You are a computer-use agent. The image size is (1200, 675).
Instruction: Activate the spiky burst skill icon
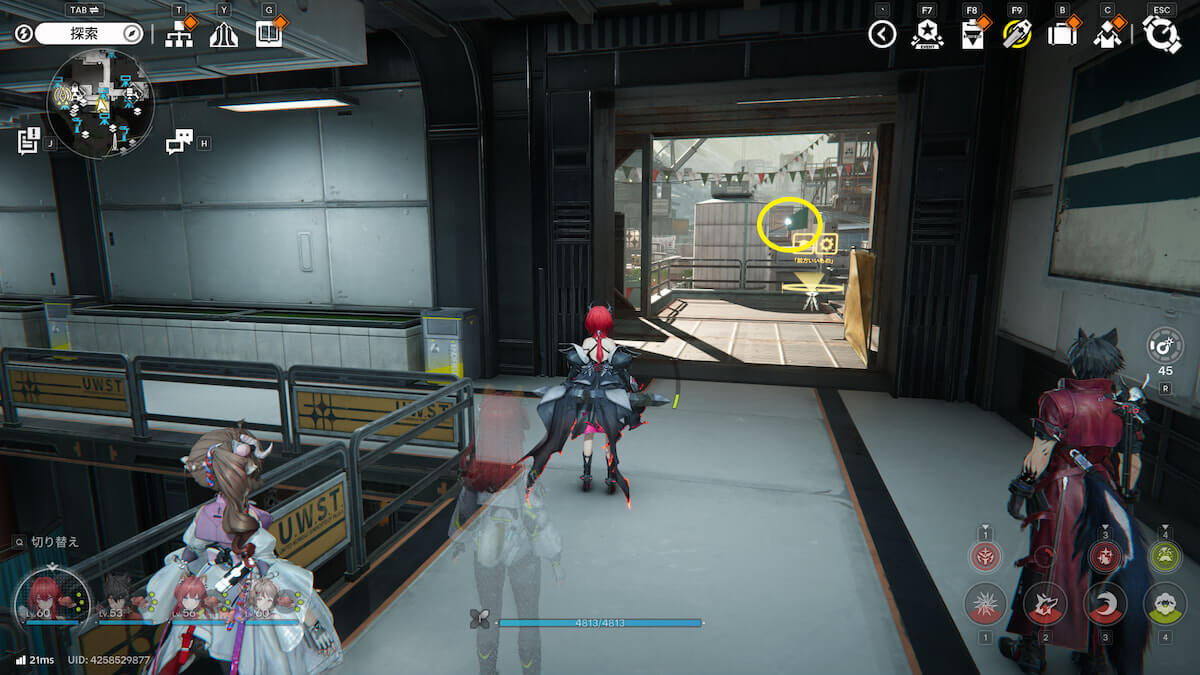coord(985,603)
